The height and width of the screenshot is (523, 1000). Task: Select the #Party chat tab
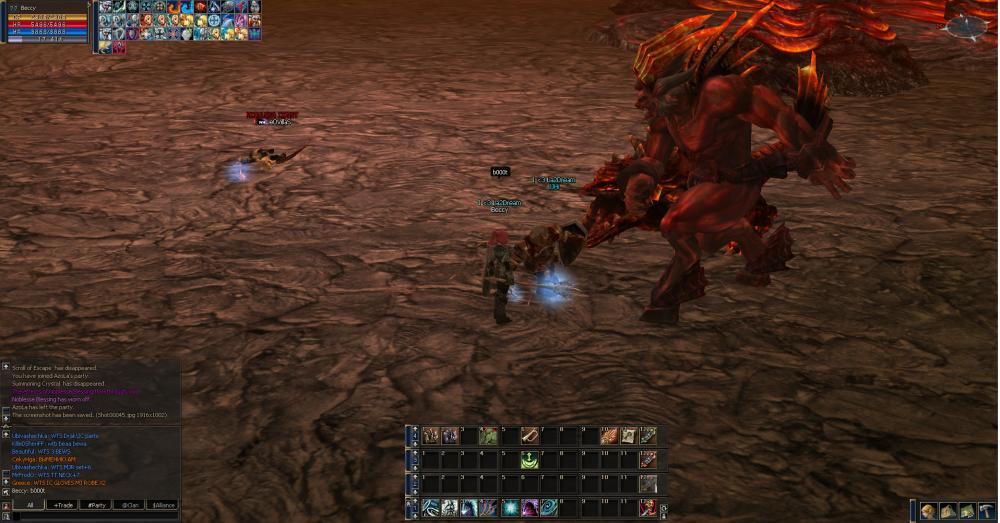click(97, 505)
